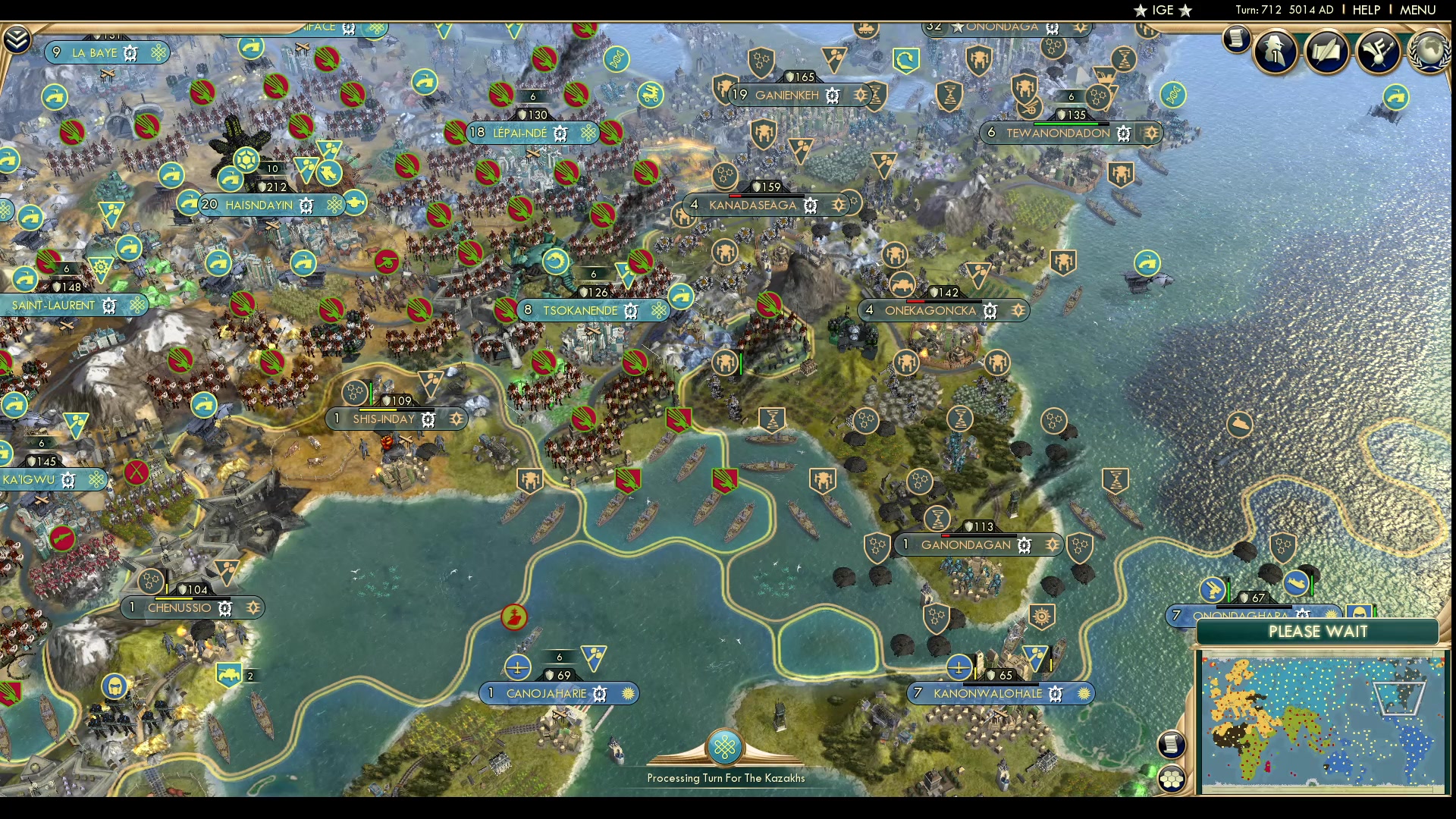Open the Kanadaseaga city banner
The image size is (1456, 819).
coord(752,206)
